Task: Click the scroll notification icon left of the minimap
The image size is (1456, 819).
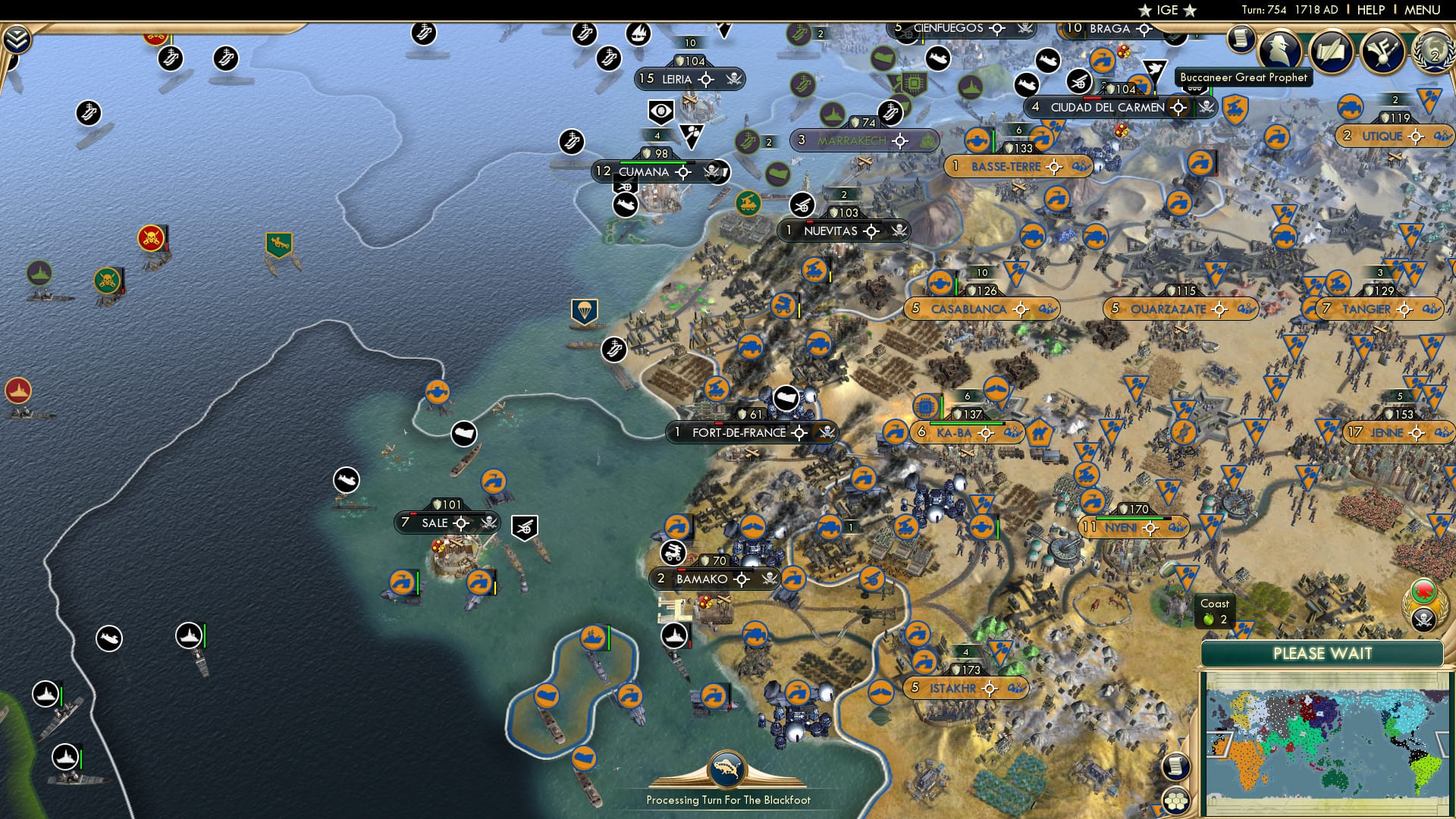Action: [x=1175, y=767]
